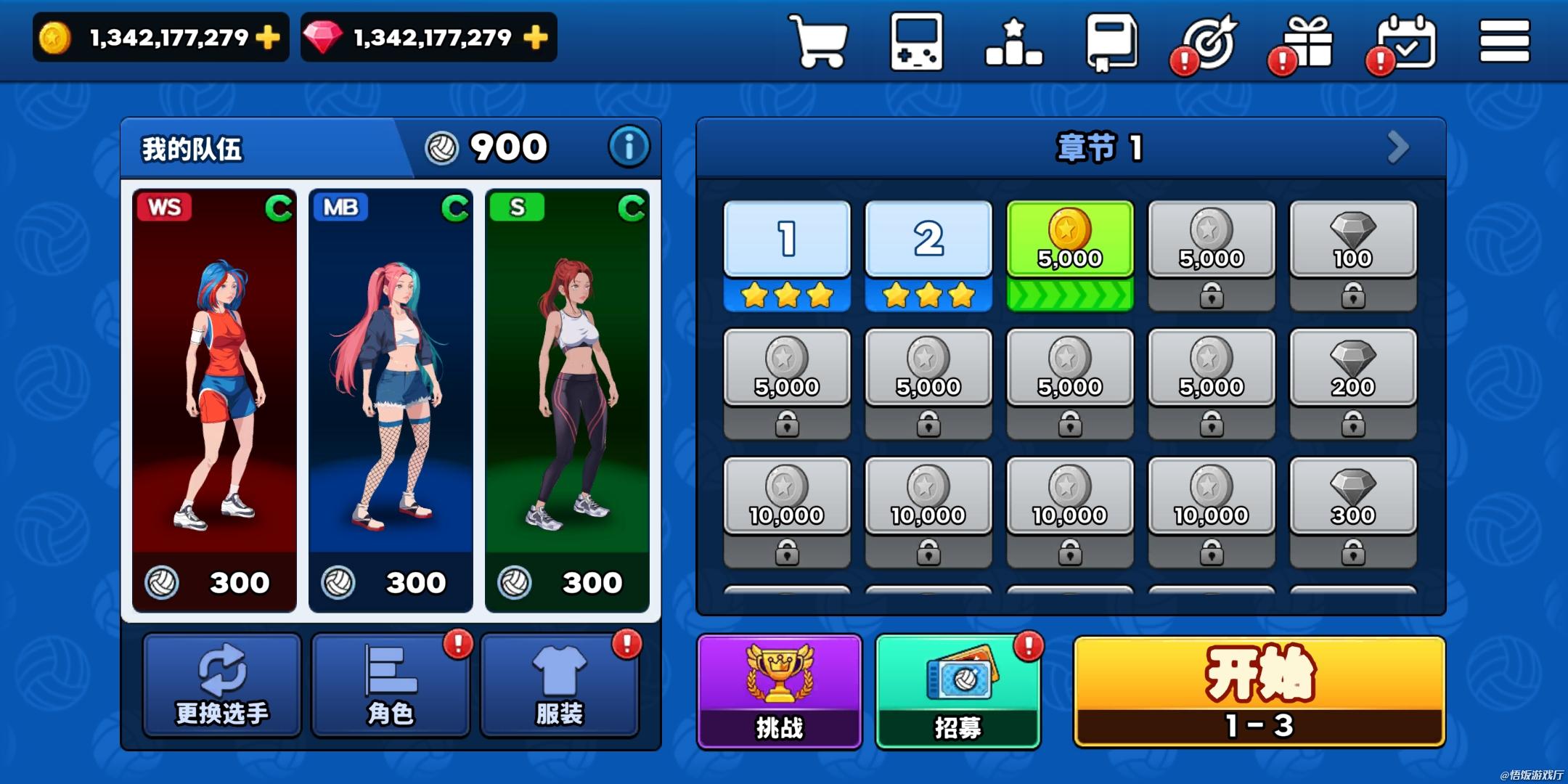
Task: Buy more red gems via plus button
Action: pos(536,37)
